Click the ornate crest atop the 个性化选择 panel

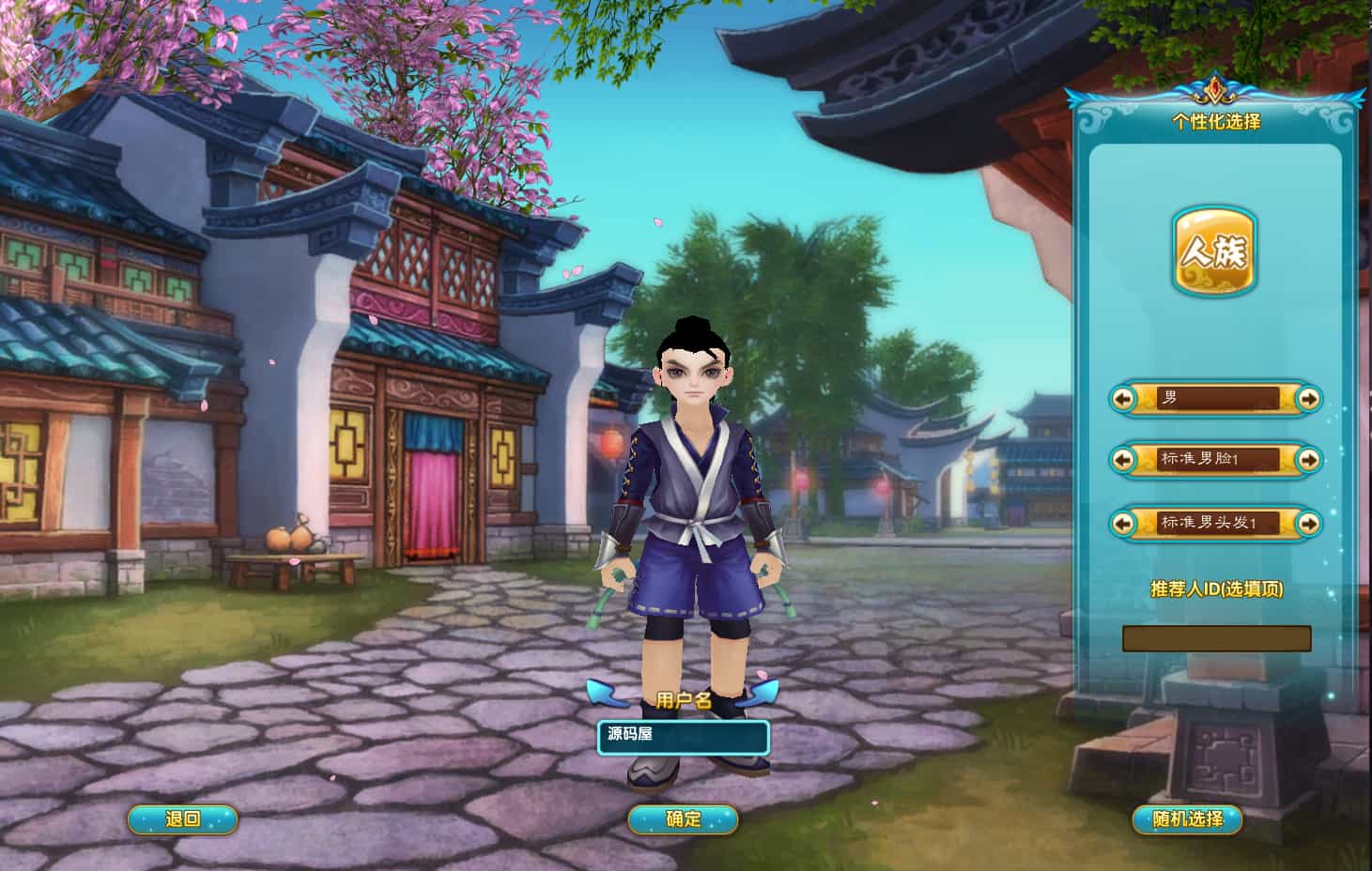tap(1212, 91)
